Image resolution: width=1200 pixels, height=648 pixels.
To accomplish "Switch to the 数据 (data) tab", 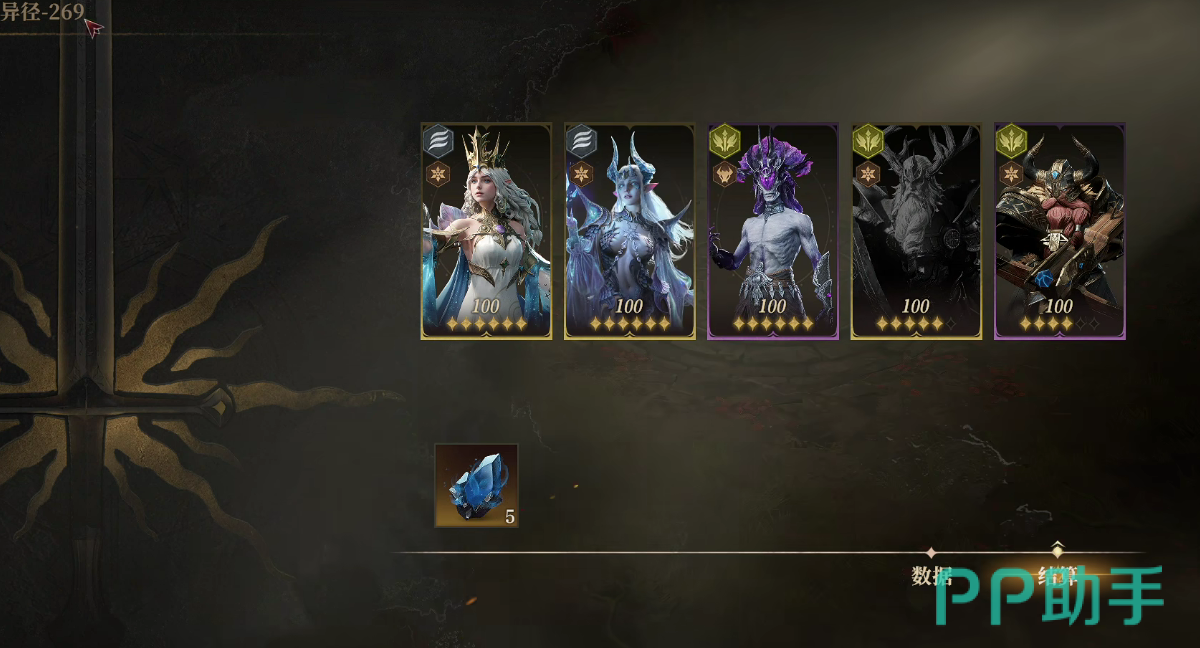I will click(931, 575).
